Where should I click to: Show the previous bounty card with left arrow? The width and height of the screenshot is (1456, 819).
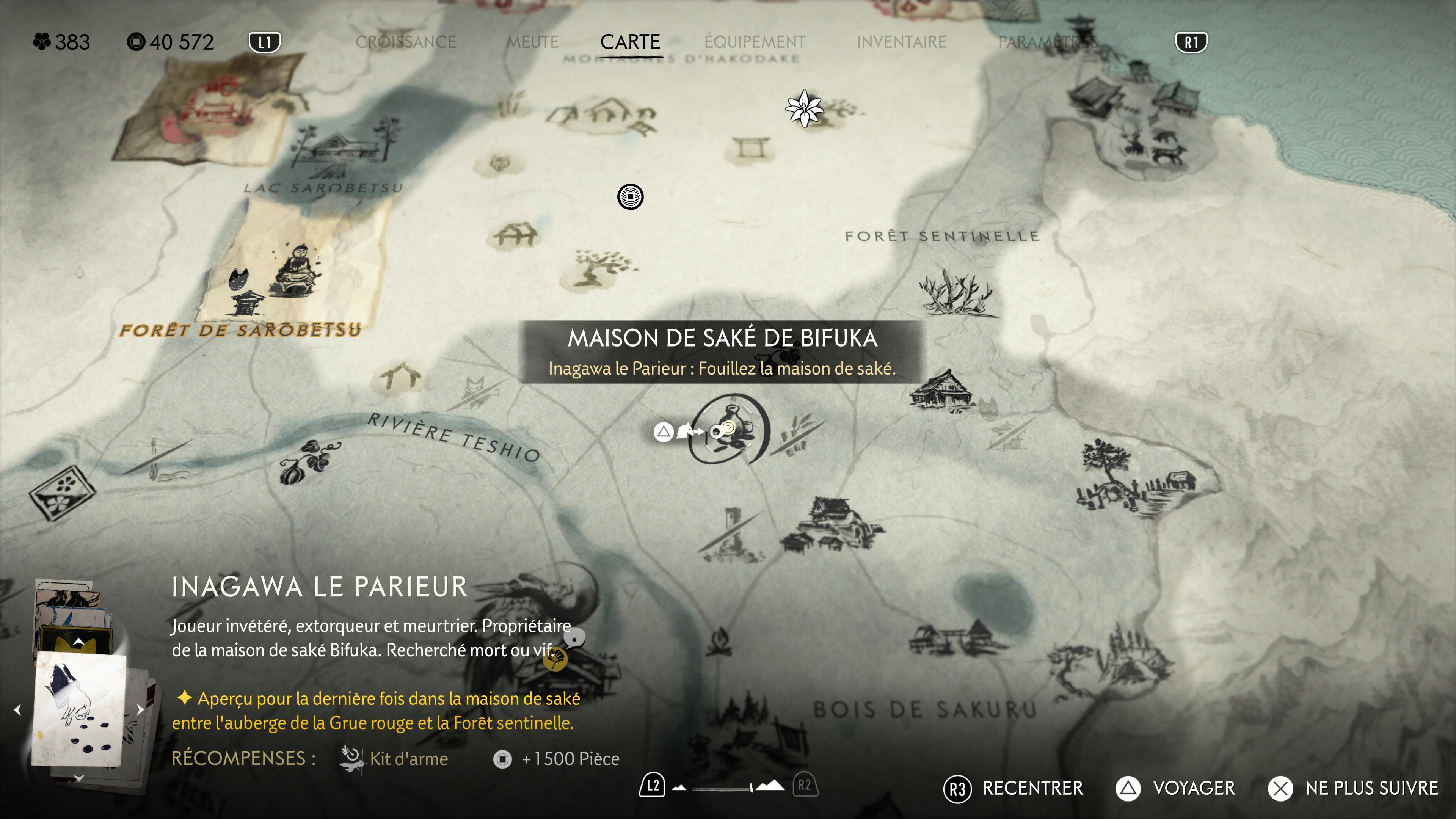click(17, 709)
